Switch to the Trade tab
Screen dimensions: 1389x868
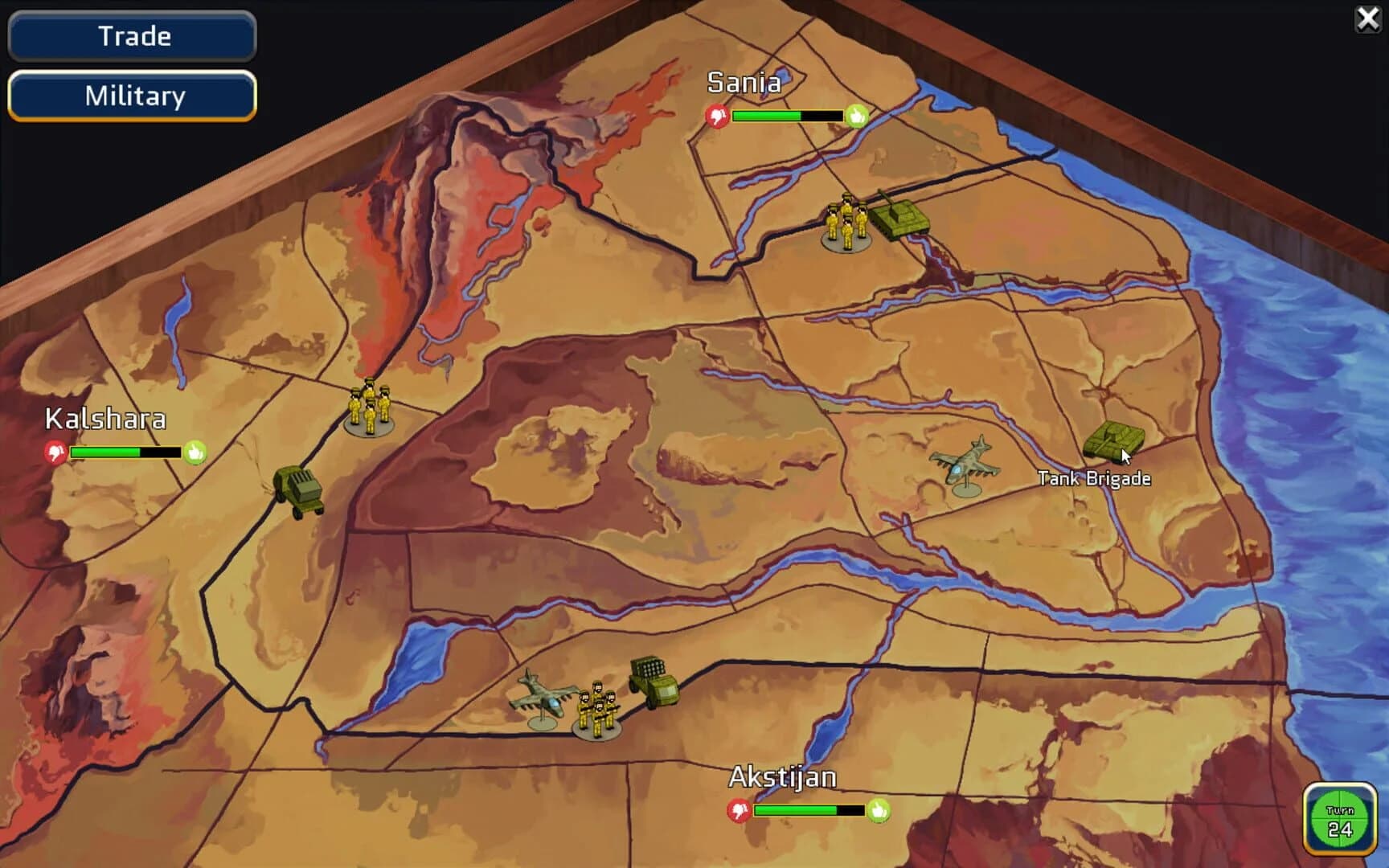tap(131, 36)
